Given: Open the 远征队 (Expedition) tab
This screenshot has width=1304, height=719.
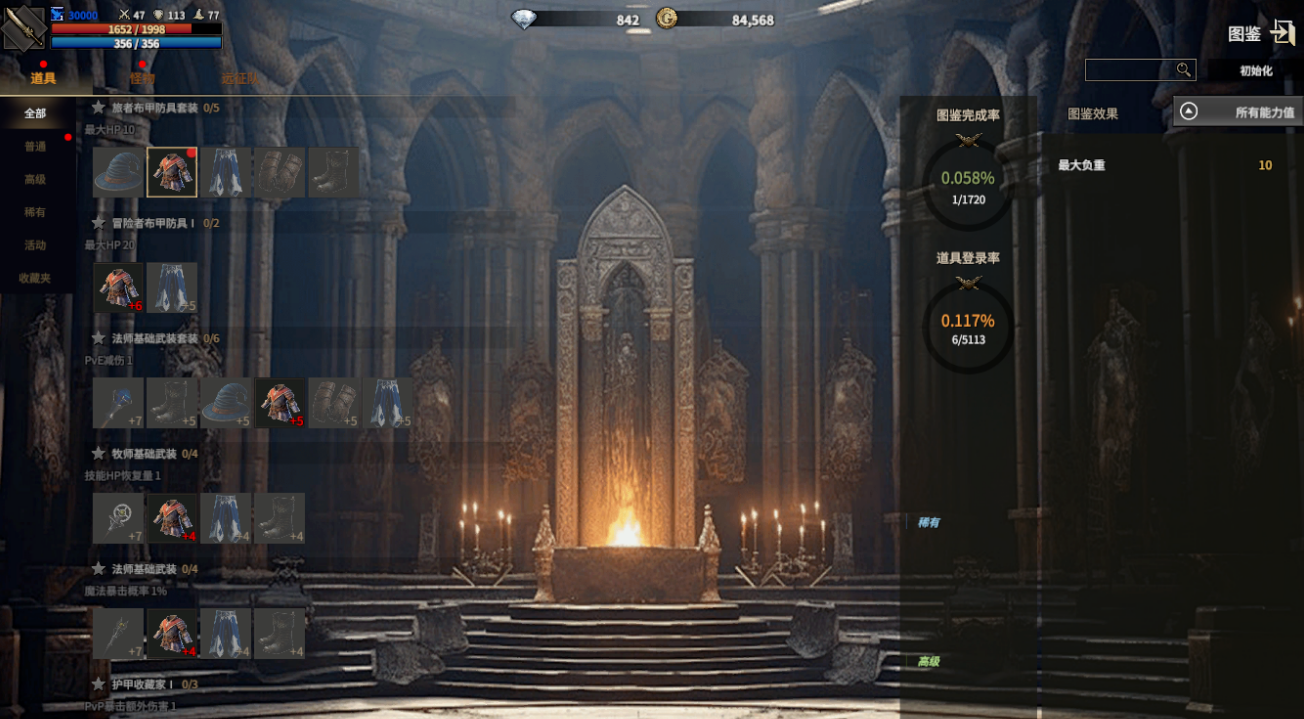Looking at the screenshot, I should click(240, 78).
